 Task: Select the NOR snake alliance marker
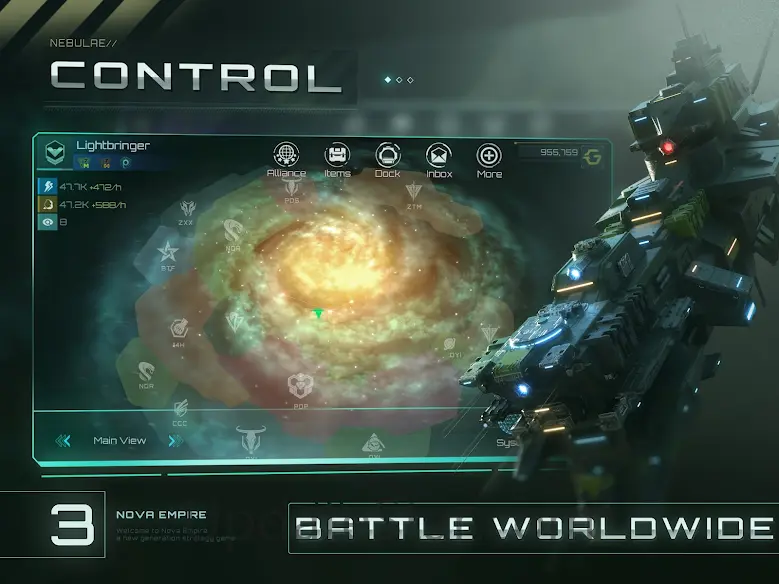coord(146,372)
